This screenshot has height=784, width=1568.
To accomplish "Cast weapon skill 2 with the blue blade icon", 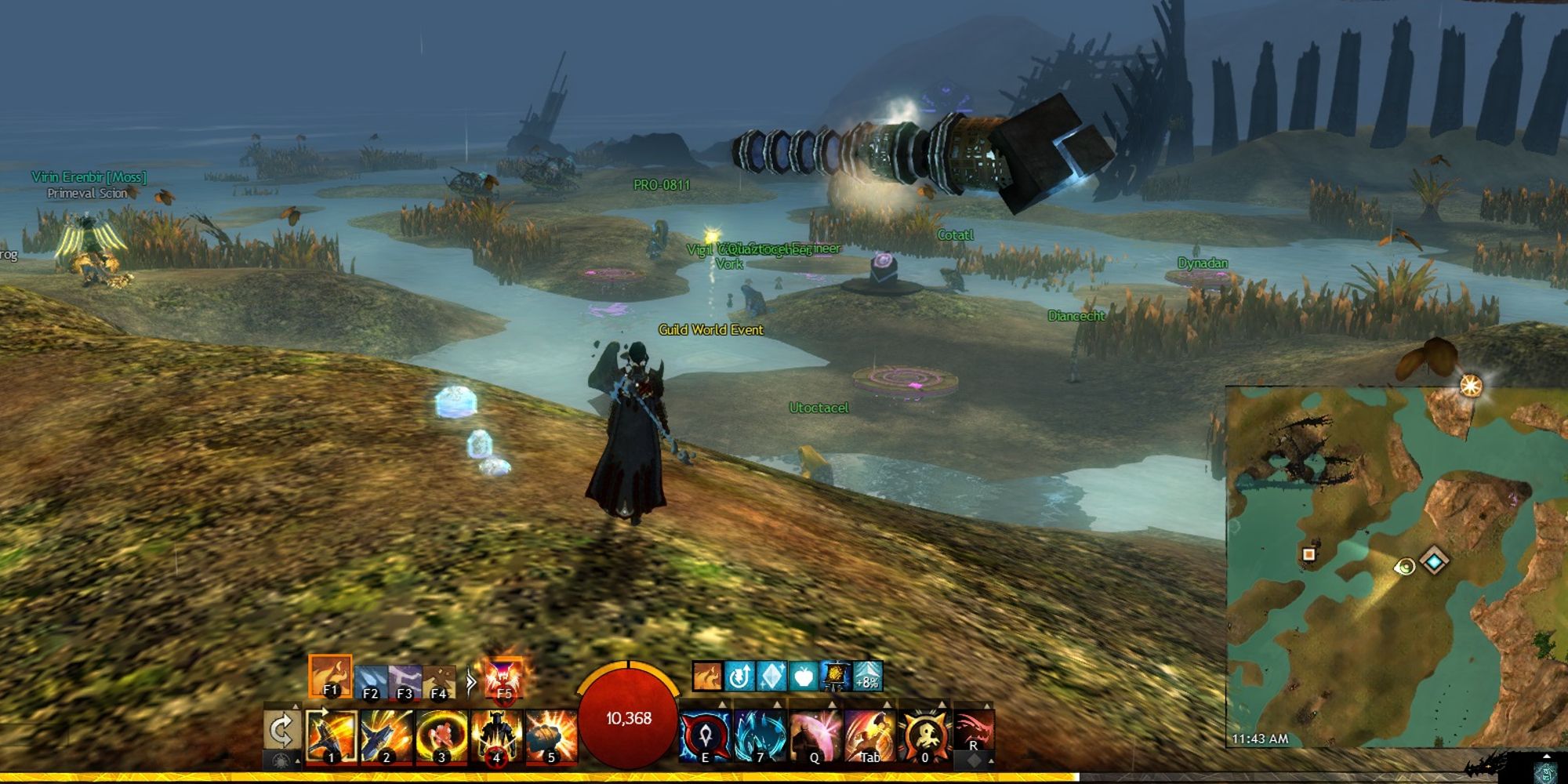I will click(386, 735).
